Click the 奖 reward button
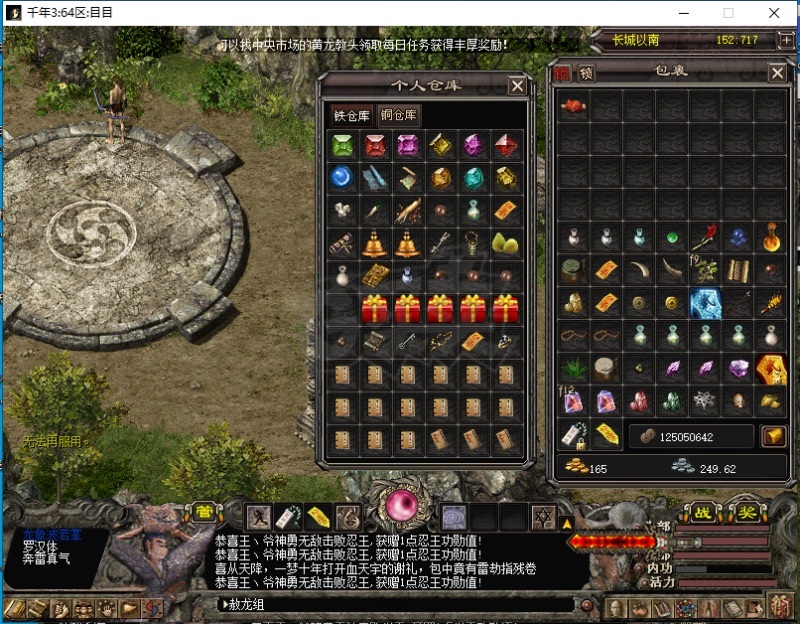 [x=747, y=512]
